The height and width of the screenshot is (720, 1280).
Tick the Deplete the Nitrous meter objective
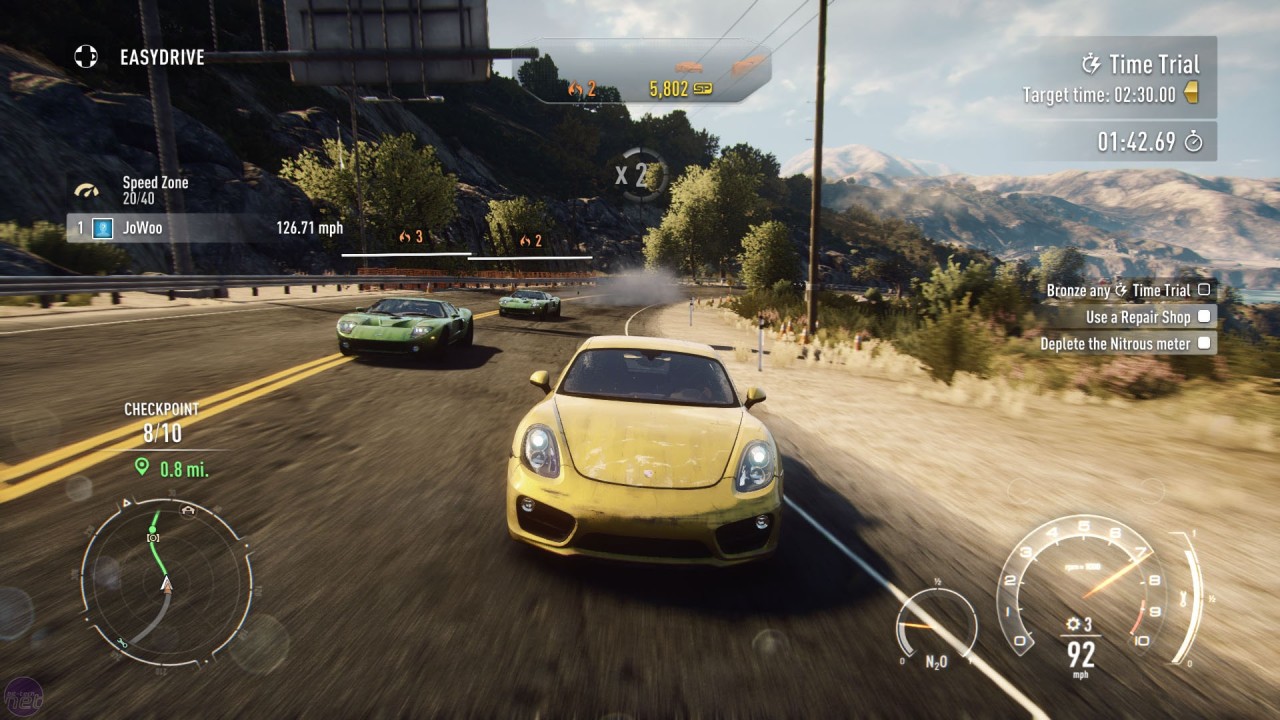(x=1204, y=343)
